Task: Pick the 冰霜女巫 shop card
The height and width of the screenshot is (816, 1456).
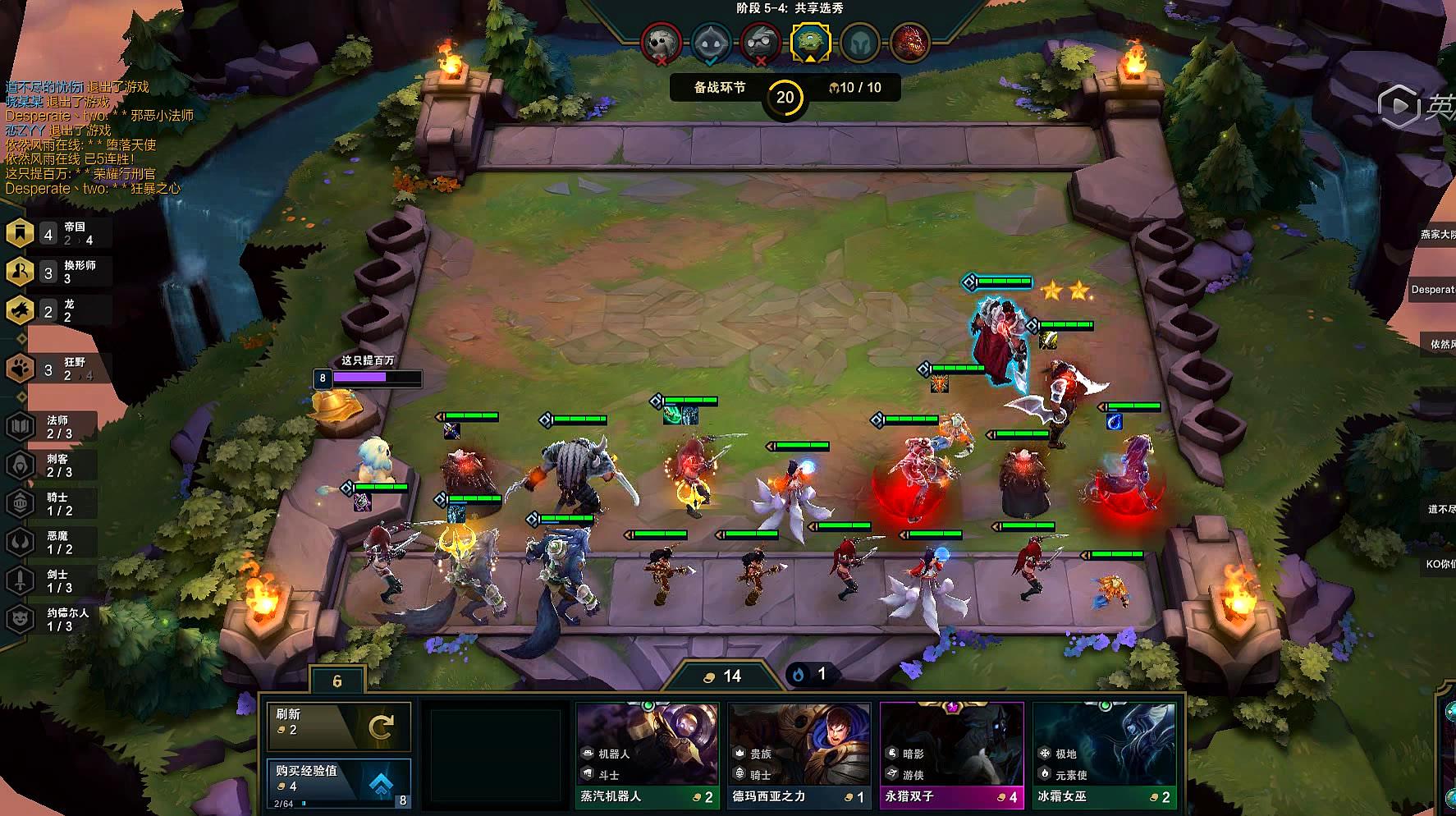Action: 1104,755
